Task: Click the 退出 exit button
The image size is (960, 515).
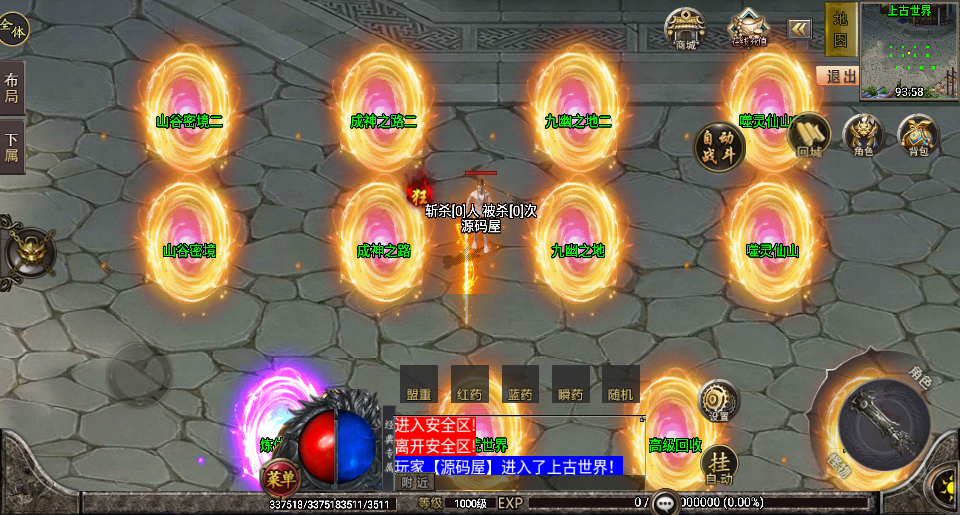Action: [837, 76]
